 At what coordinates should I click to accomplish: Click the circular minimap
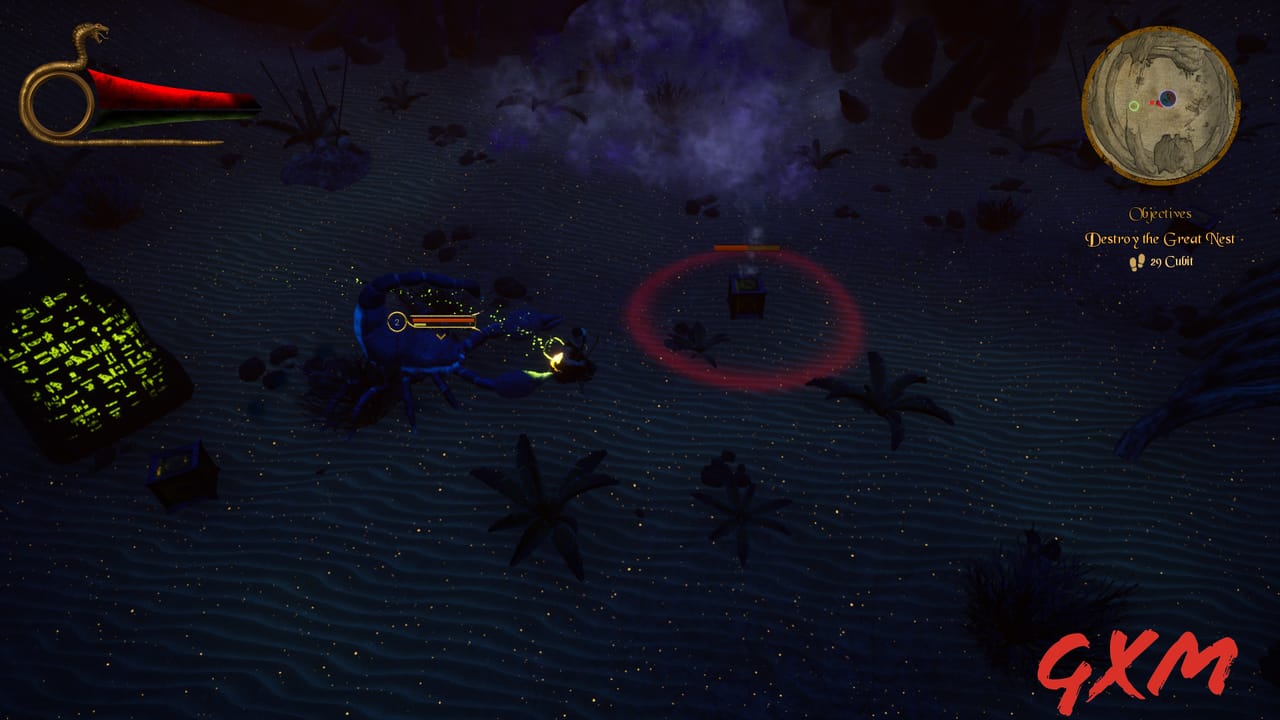1160,105
